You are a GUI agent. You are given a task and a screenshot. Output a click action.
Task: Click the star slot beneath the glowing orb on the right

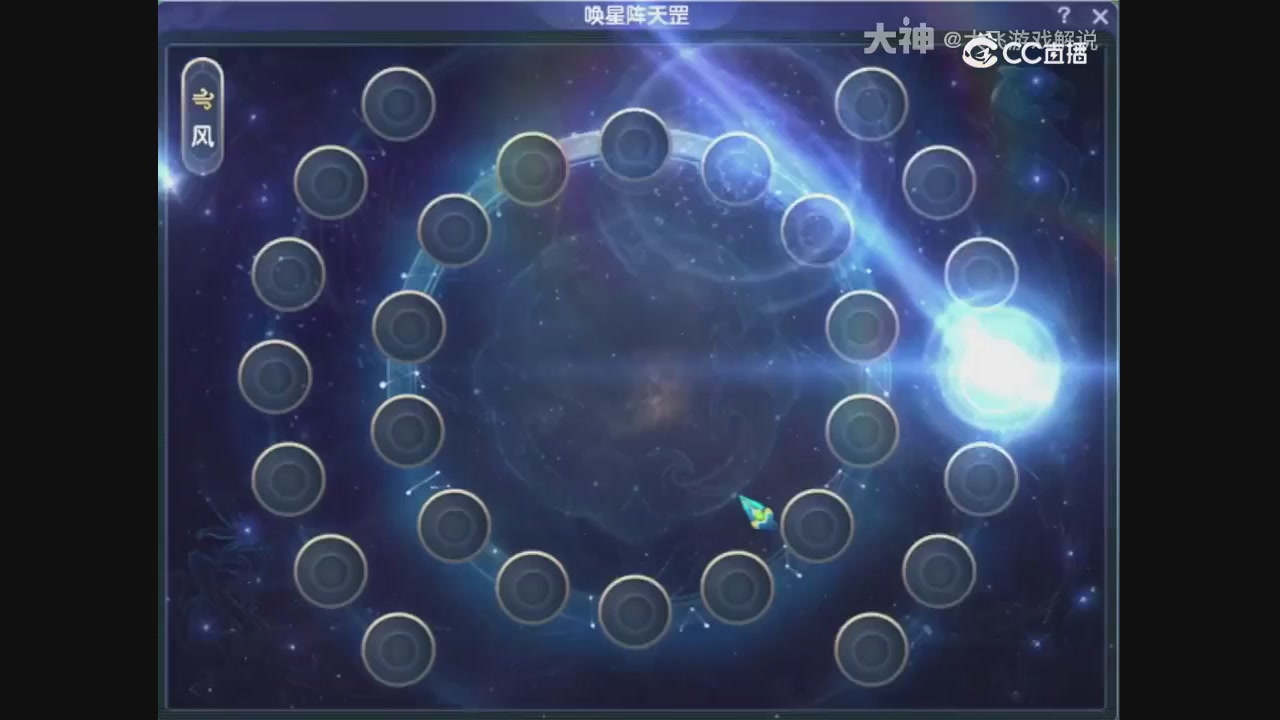981,478
